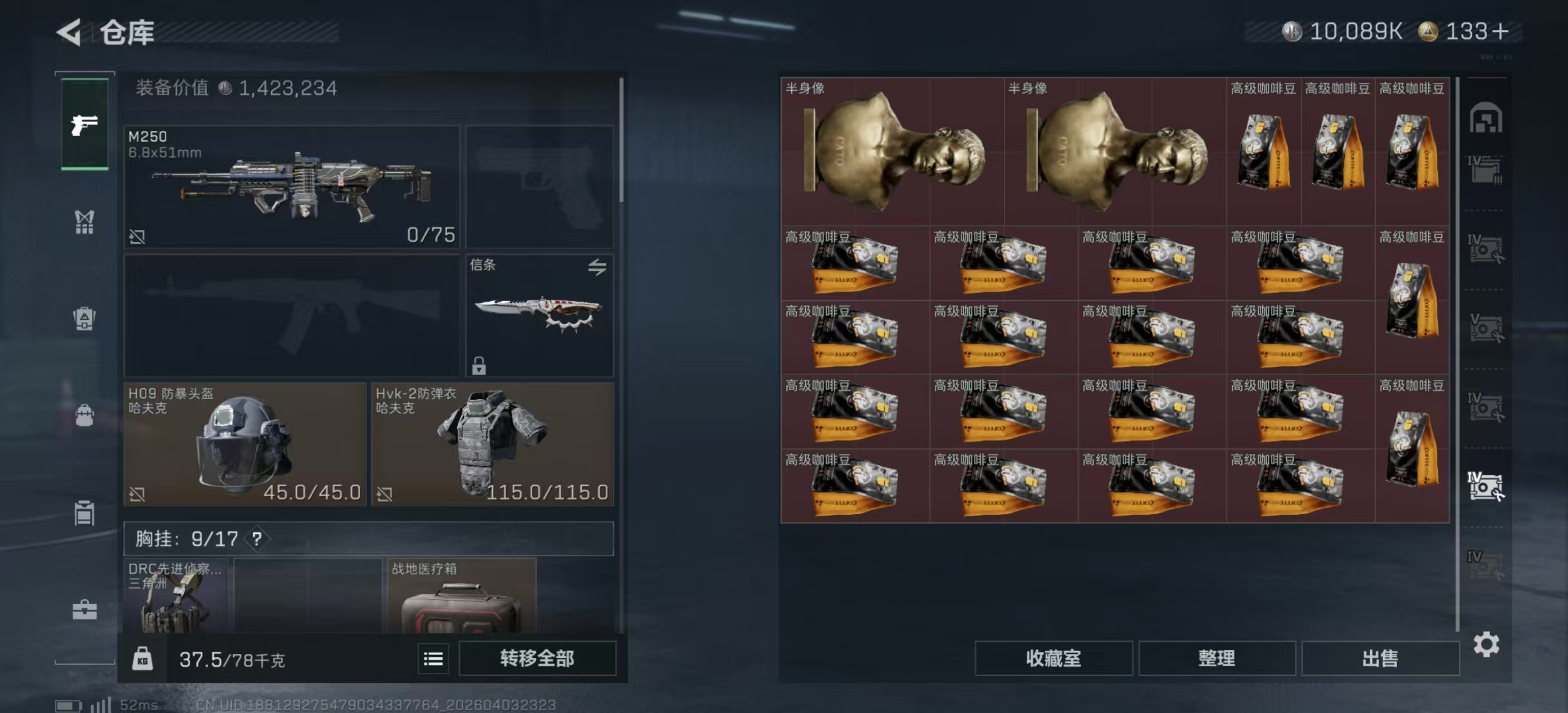Viewport: 1568px width, 713px height.
Task: Swap the 信条 melee weapon via arrows icon
Action: coord(596,267)
